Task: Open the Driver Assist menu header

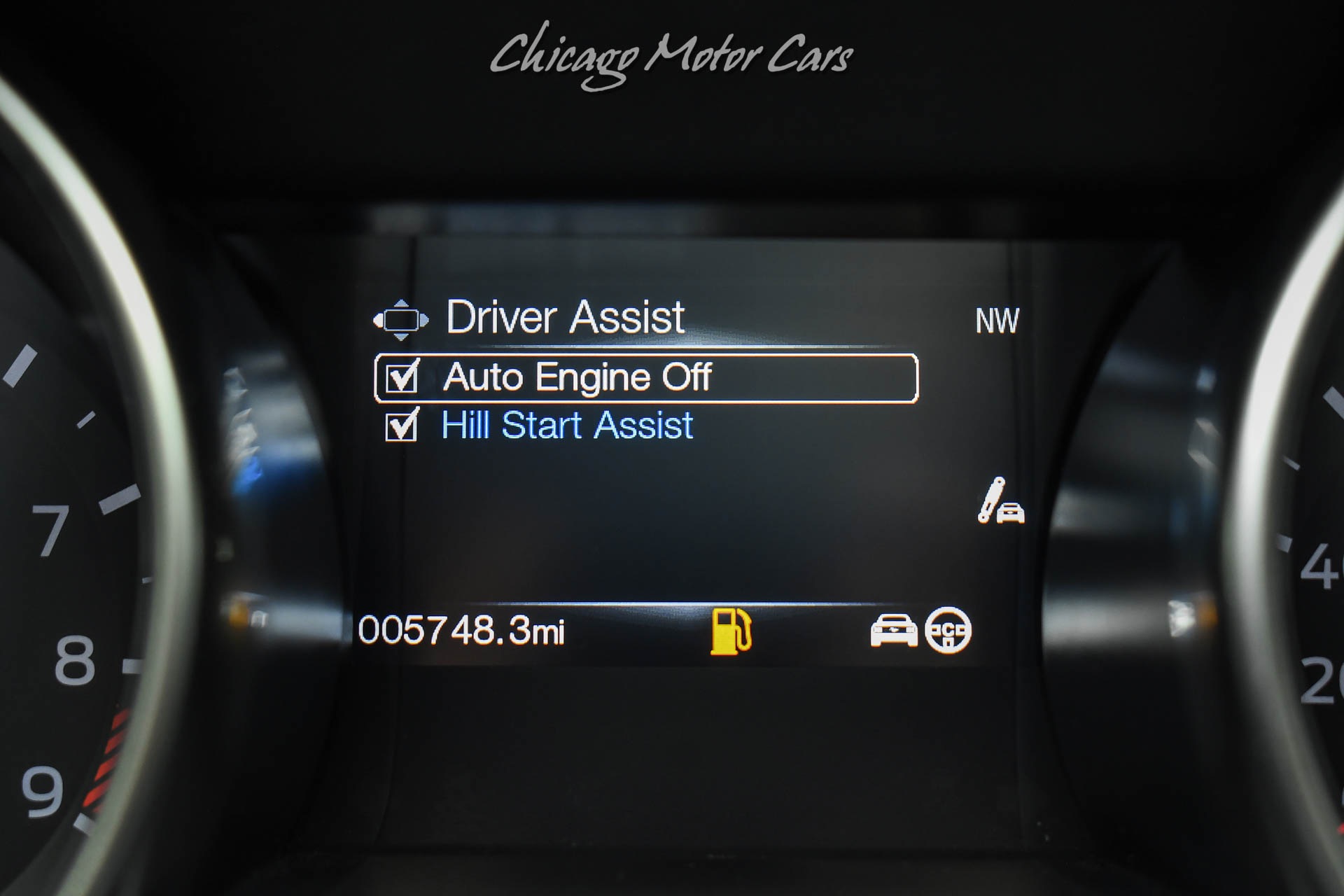Action: pyautogui.click(x=565, y=318)
